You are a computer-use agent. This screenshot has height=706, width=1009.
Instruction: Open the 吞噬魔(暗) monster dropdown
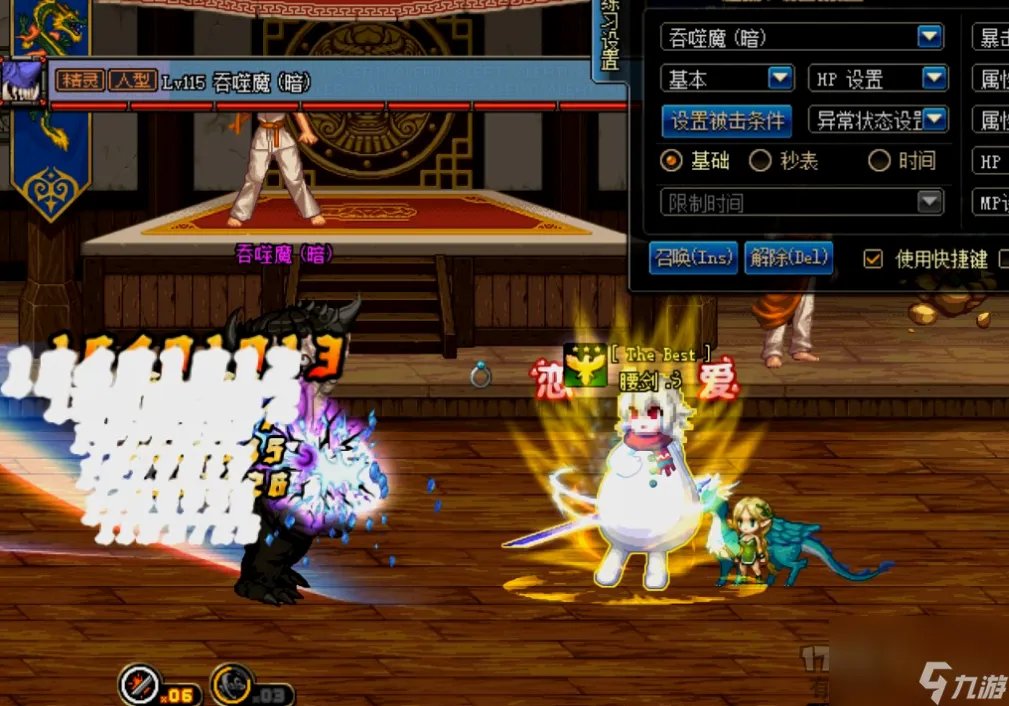930,37
